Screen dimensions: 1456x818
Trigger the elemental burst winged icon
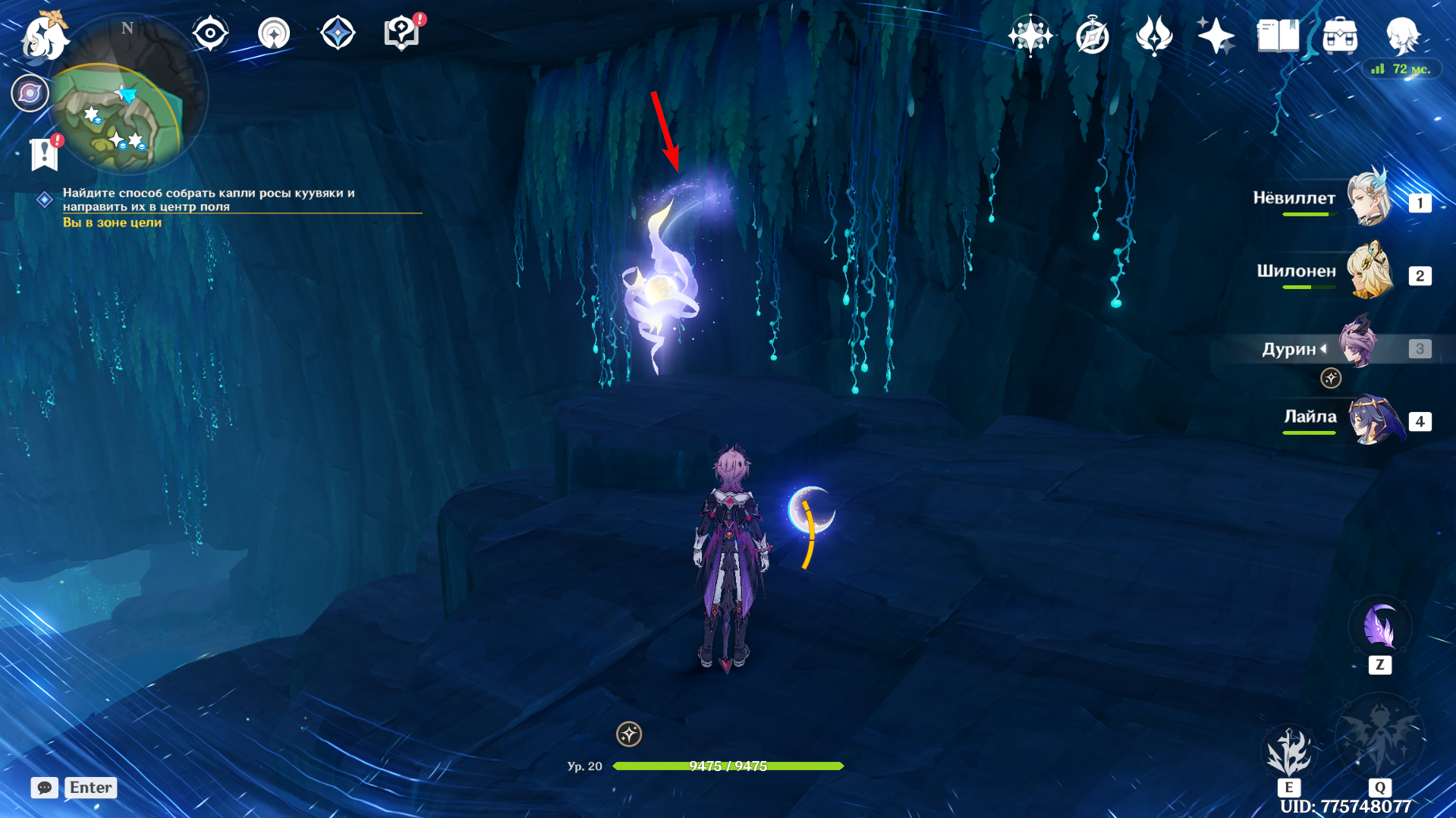coord(1379,738)
